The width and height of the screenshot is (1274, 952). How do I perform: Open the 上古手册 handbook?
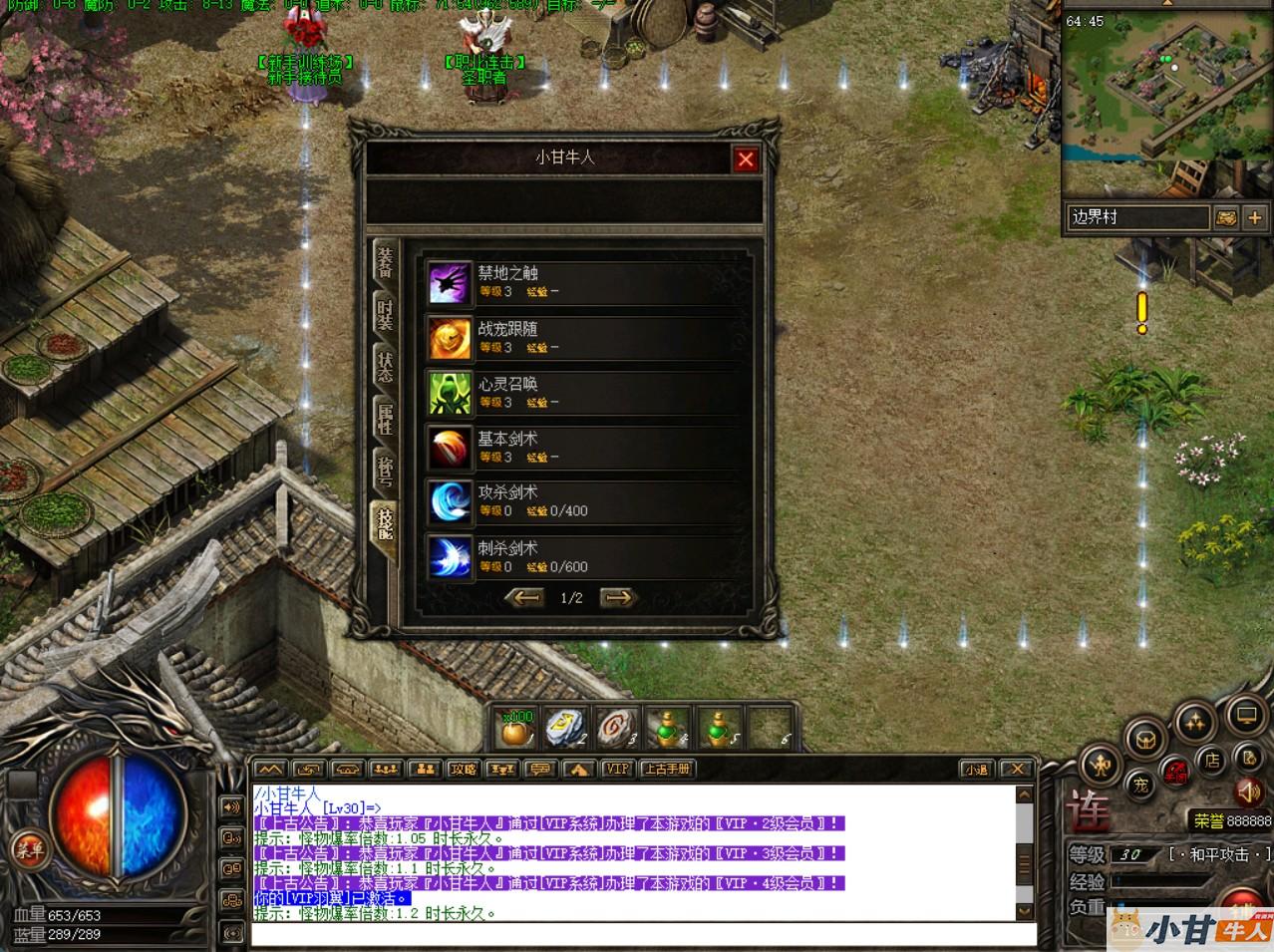click(667, 769)
